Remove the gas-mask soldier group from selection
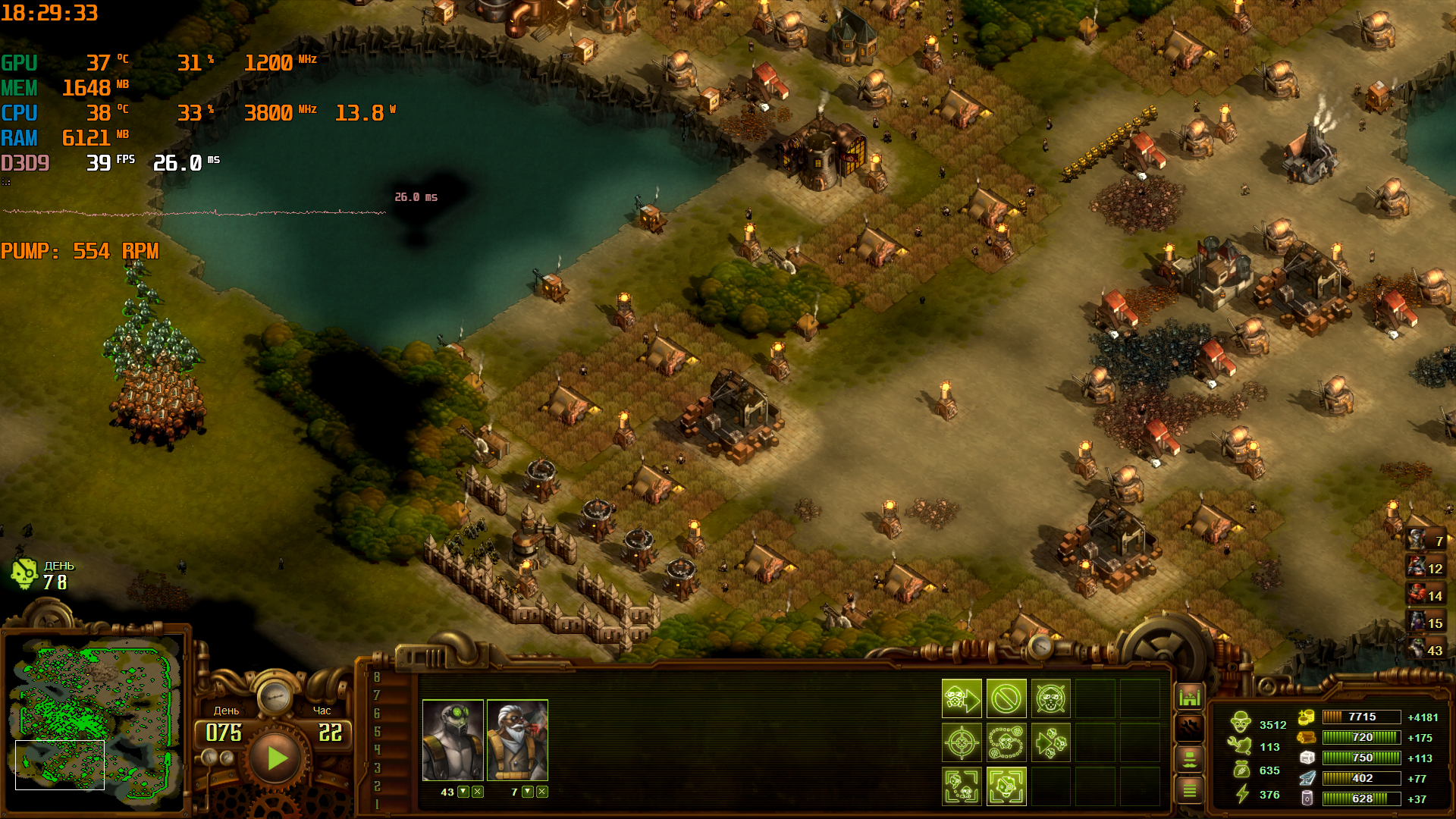Image resolution: width=1456 pixels, height=819 pixels. [x=478, y=792]
